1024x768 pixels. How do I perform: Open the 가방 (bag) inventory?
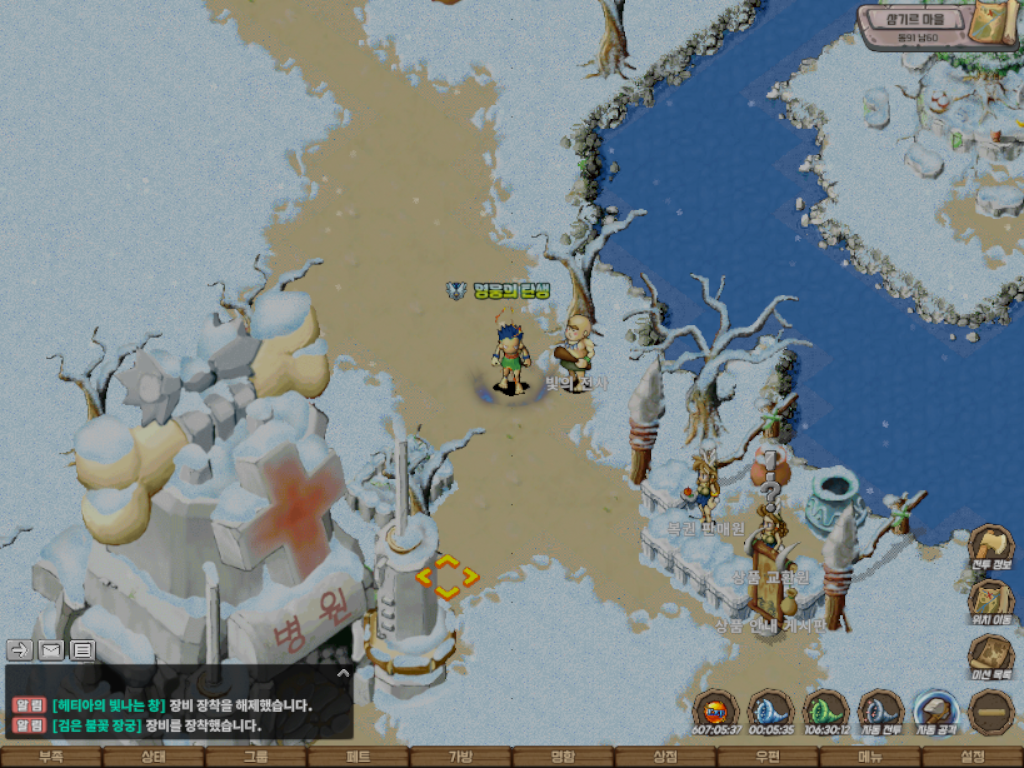pos(460,757)
